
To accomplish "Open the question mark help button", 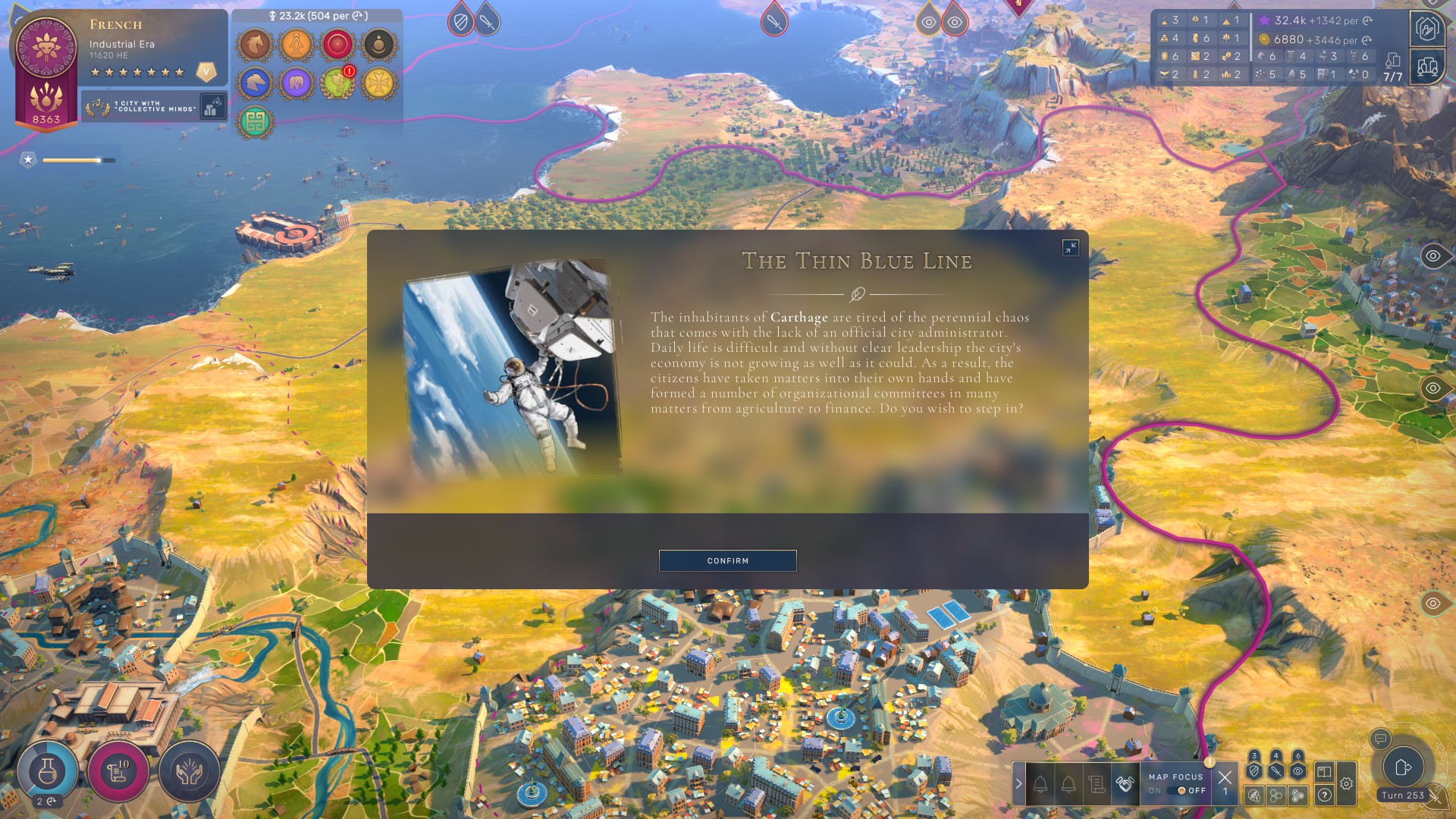I will [1324, 795].
